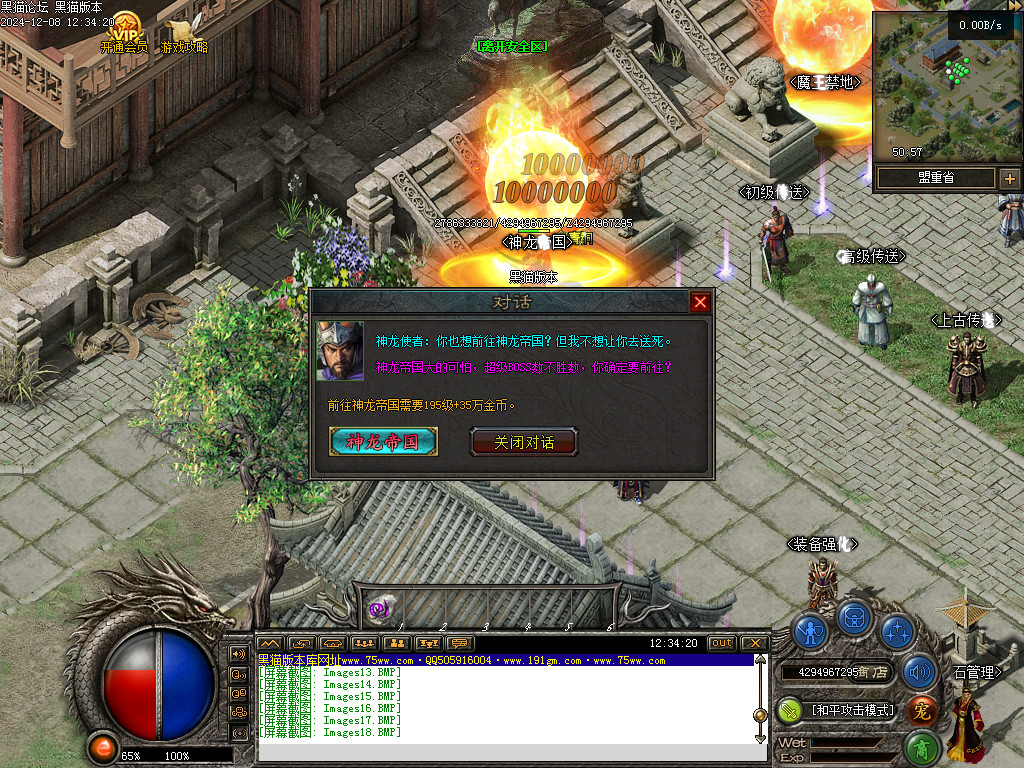The image size is (1024, 768).
Task: Open the character equipment icon
Action: pyautogui.click(x=811, y=632)
